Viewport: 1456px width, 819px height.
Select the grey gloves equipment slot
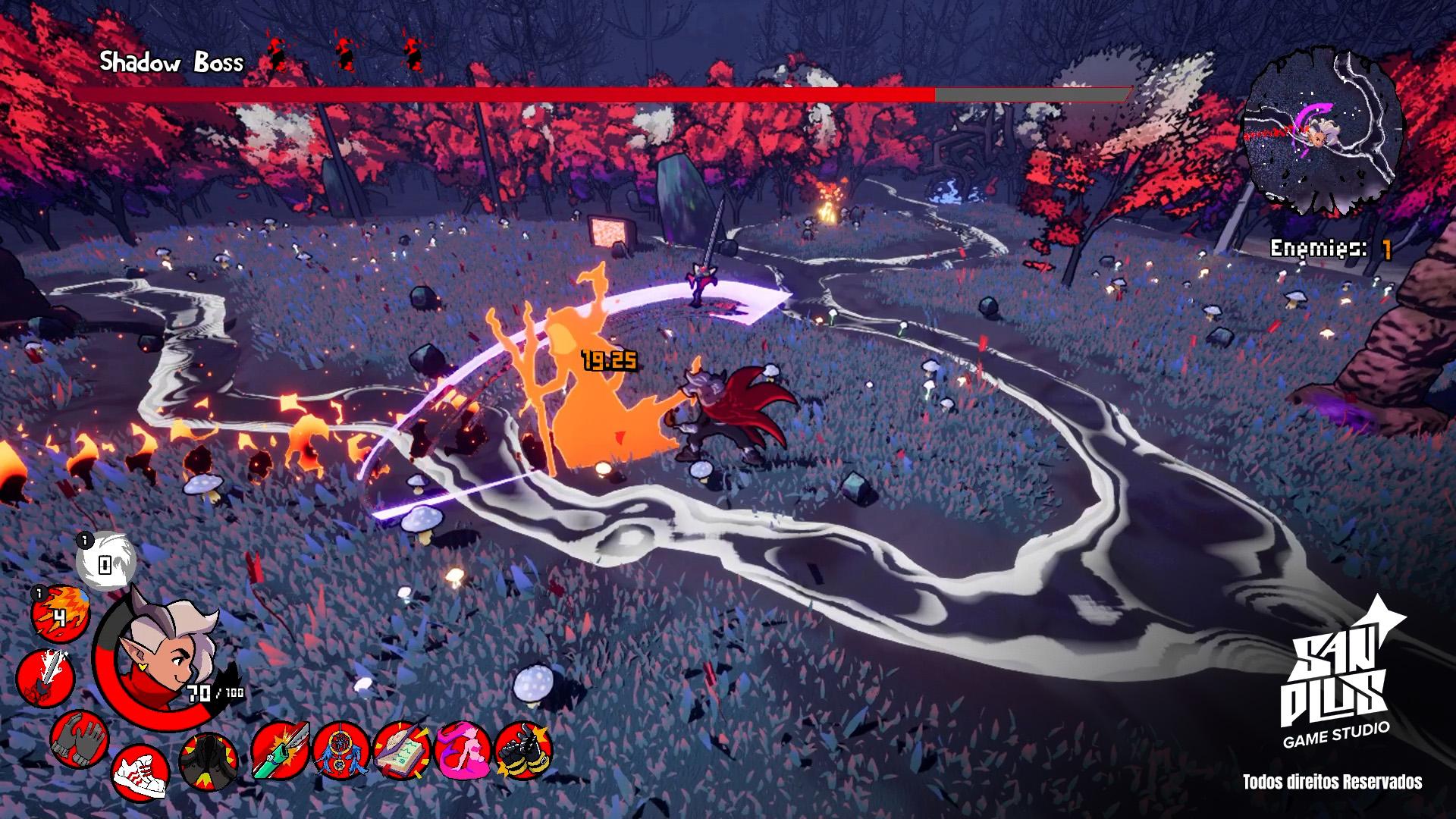[x=80, y=738]
